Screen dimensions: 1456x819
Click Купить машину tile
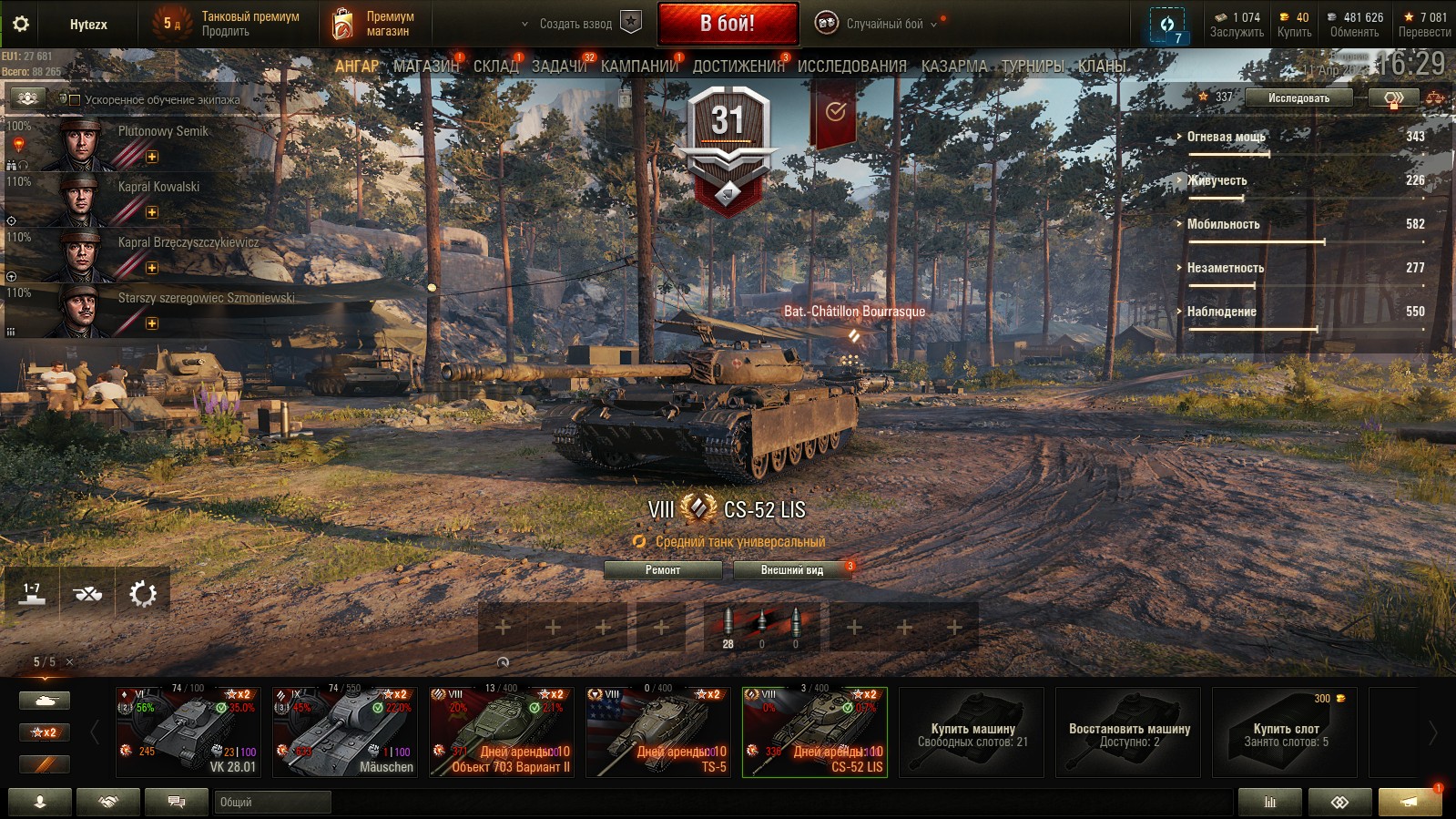click(x=972, y=732)
